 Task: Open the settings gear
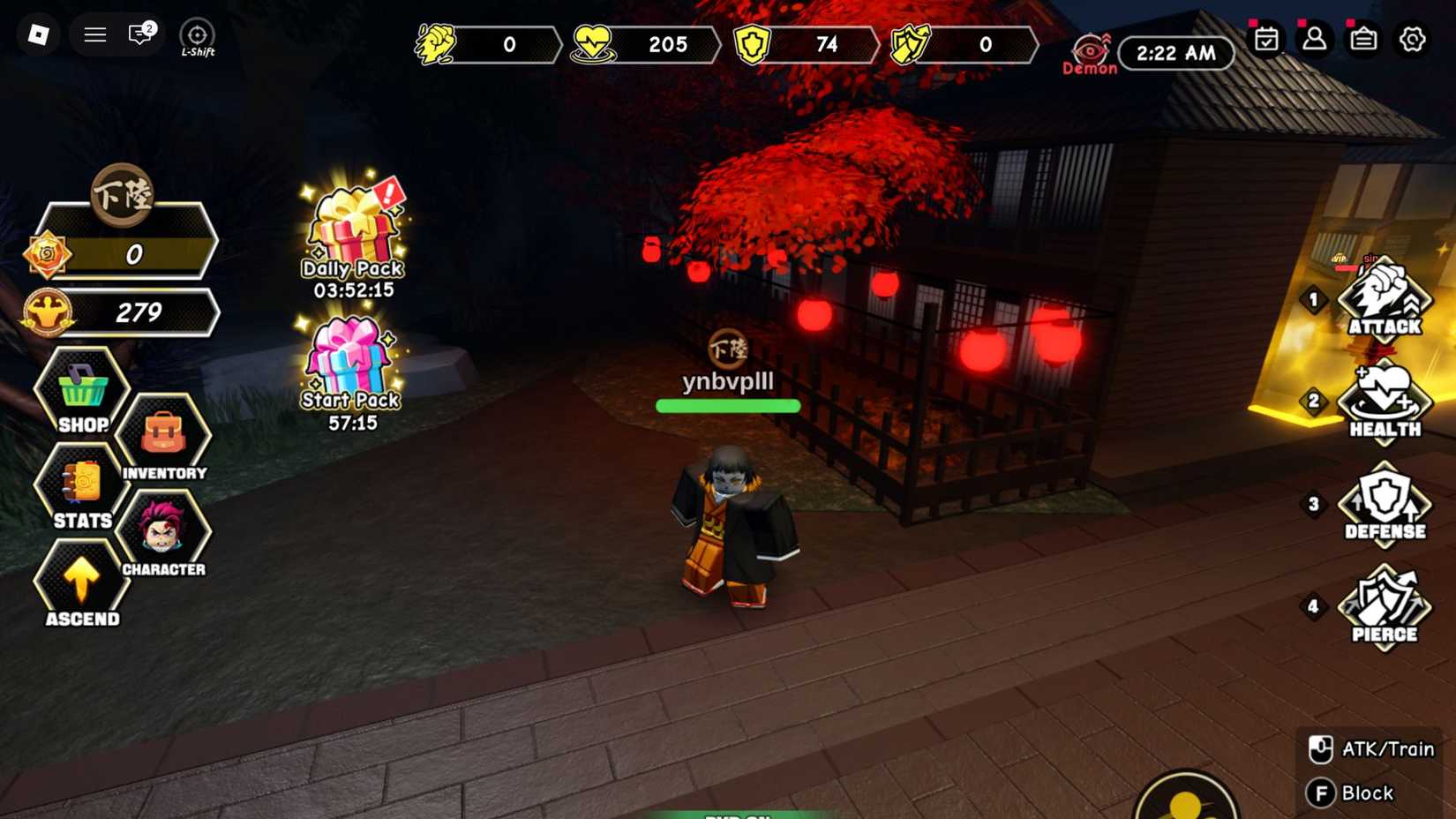point(1413,40)
